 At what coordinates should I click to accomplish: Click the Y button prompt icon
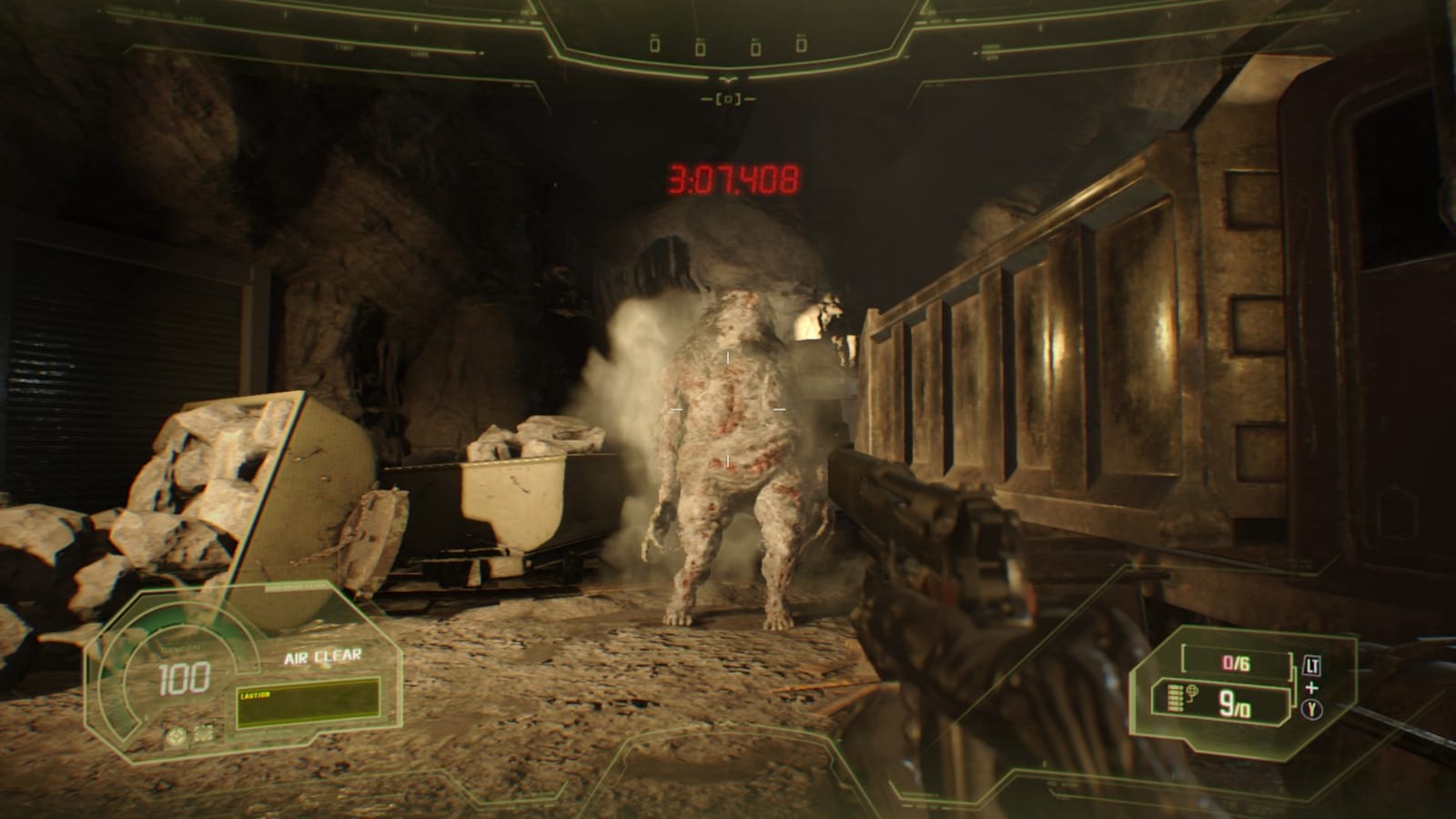click(1311, 710)
